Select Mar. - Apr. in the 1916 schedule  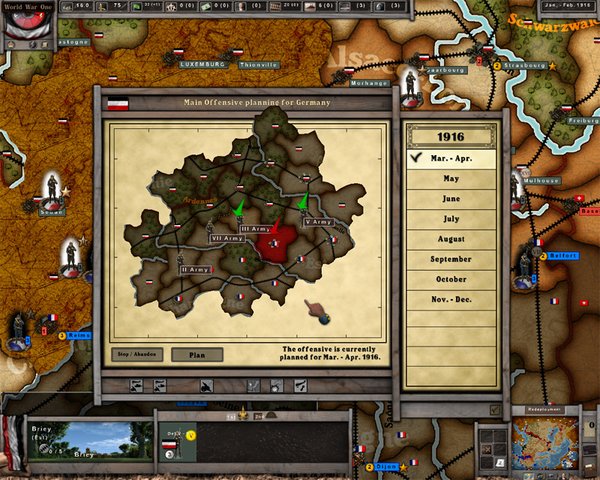[452, 158]
